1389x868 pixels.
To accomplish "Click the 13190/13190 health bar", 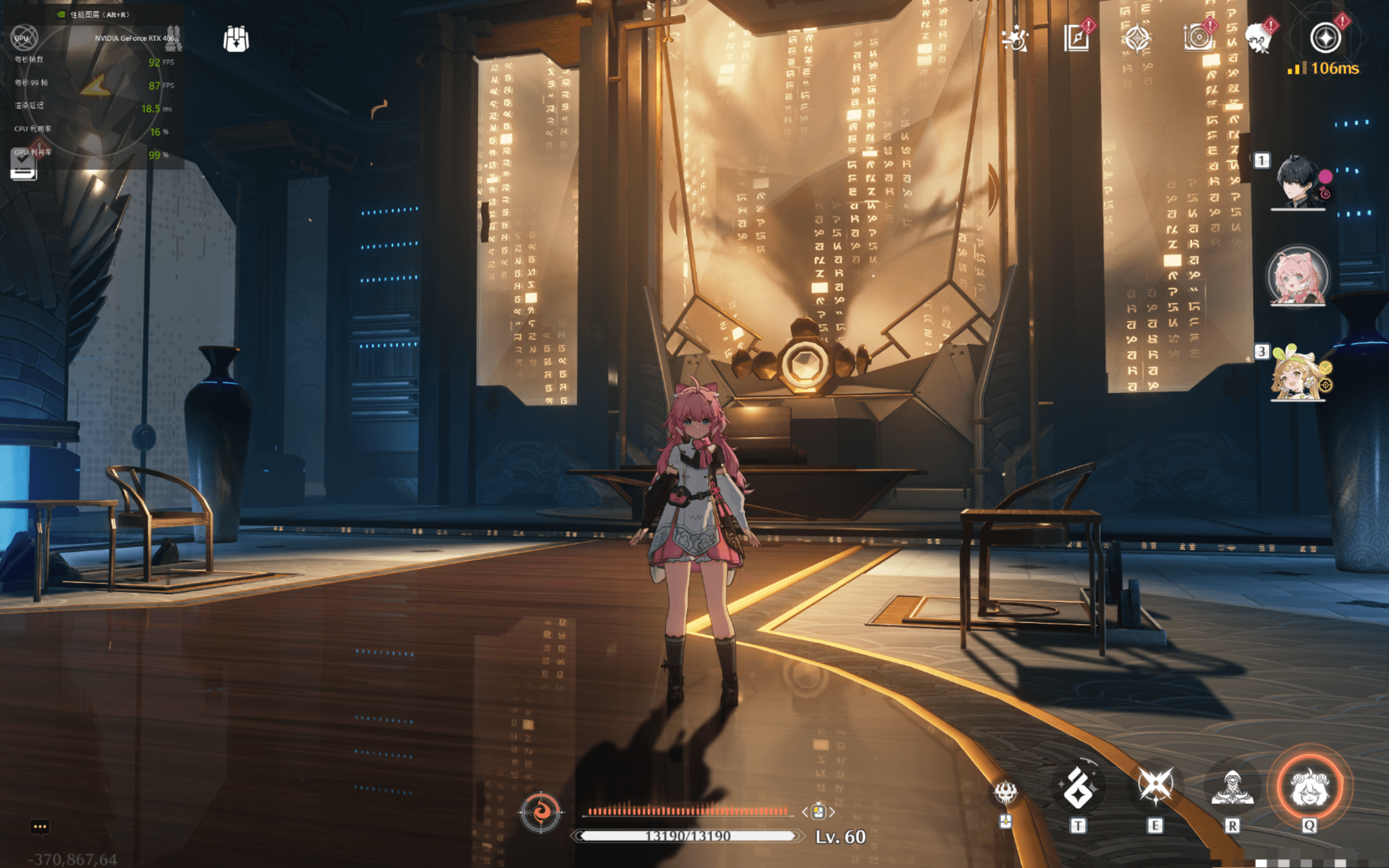I will coord(687,836).
